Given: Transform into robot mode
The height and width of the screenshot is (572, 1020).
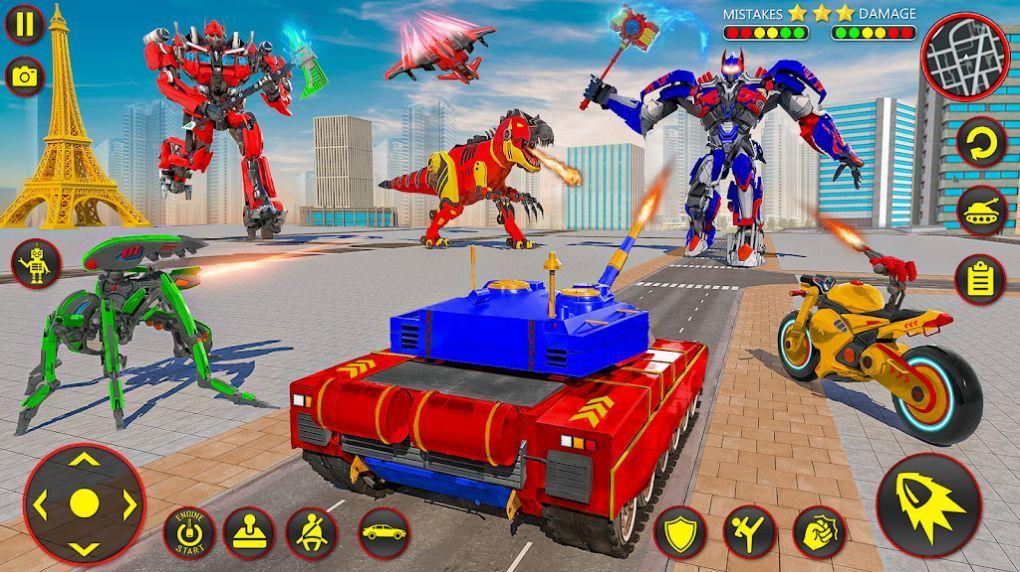Looking at the screenshot, I should pos(37,264).
